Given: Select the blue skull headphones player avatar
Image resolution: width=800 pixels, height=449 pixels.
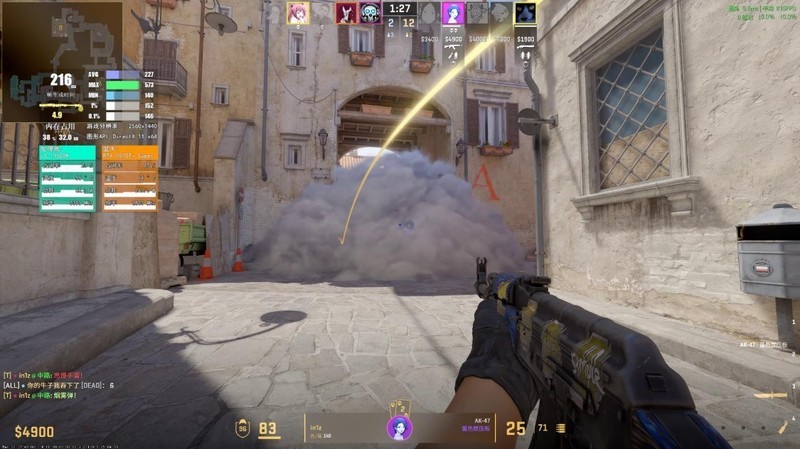Looking at the screenshot, I should coord(371,12).
